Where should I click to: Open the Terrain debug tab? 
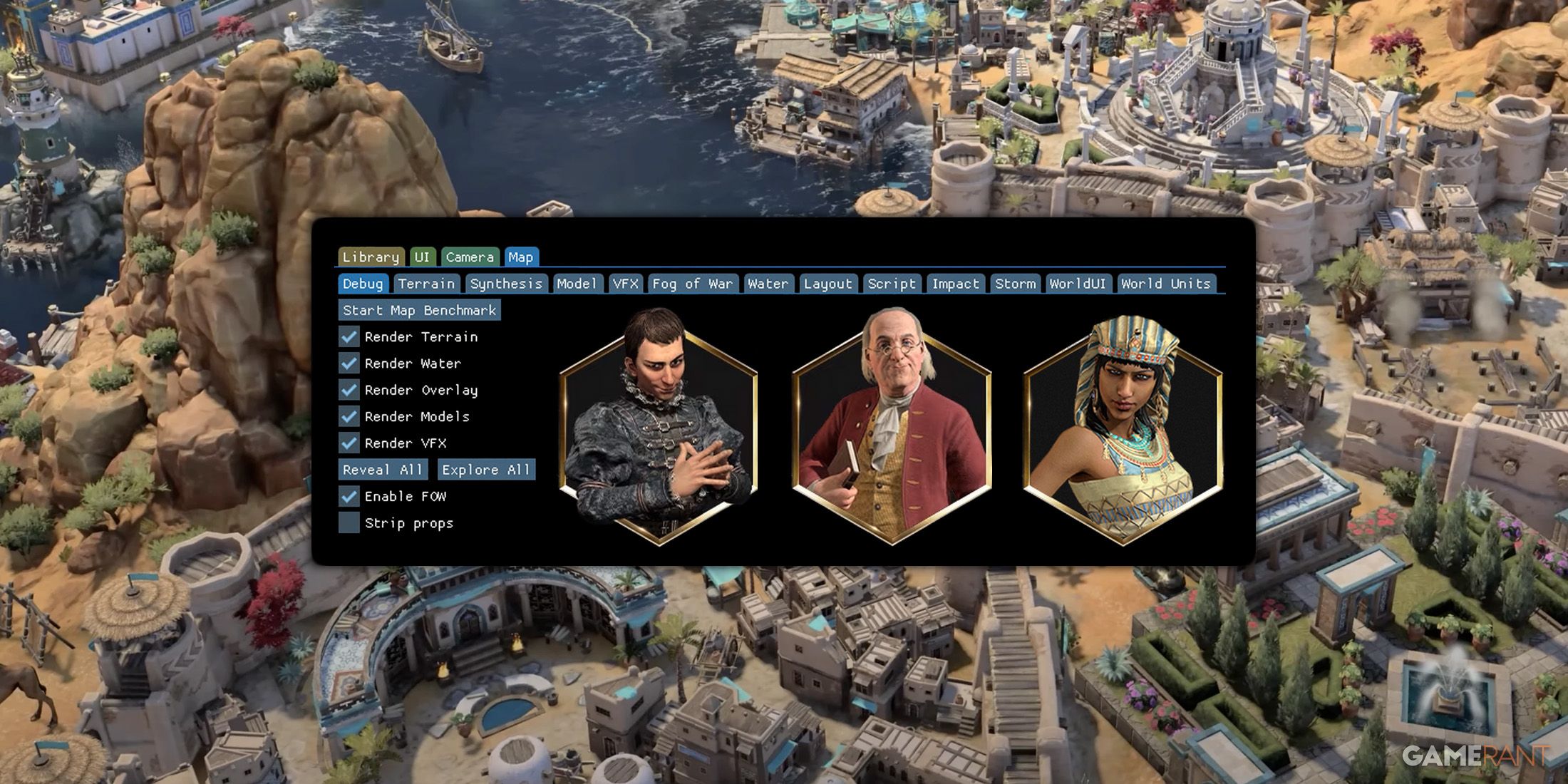click(x=427, y=283)
